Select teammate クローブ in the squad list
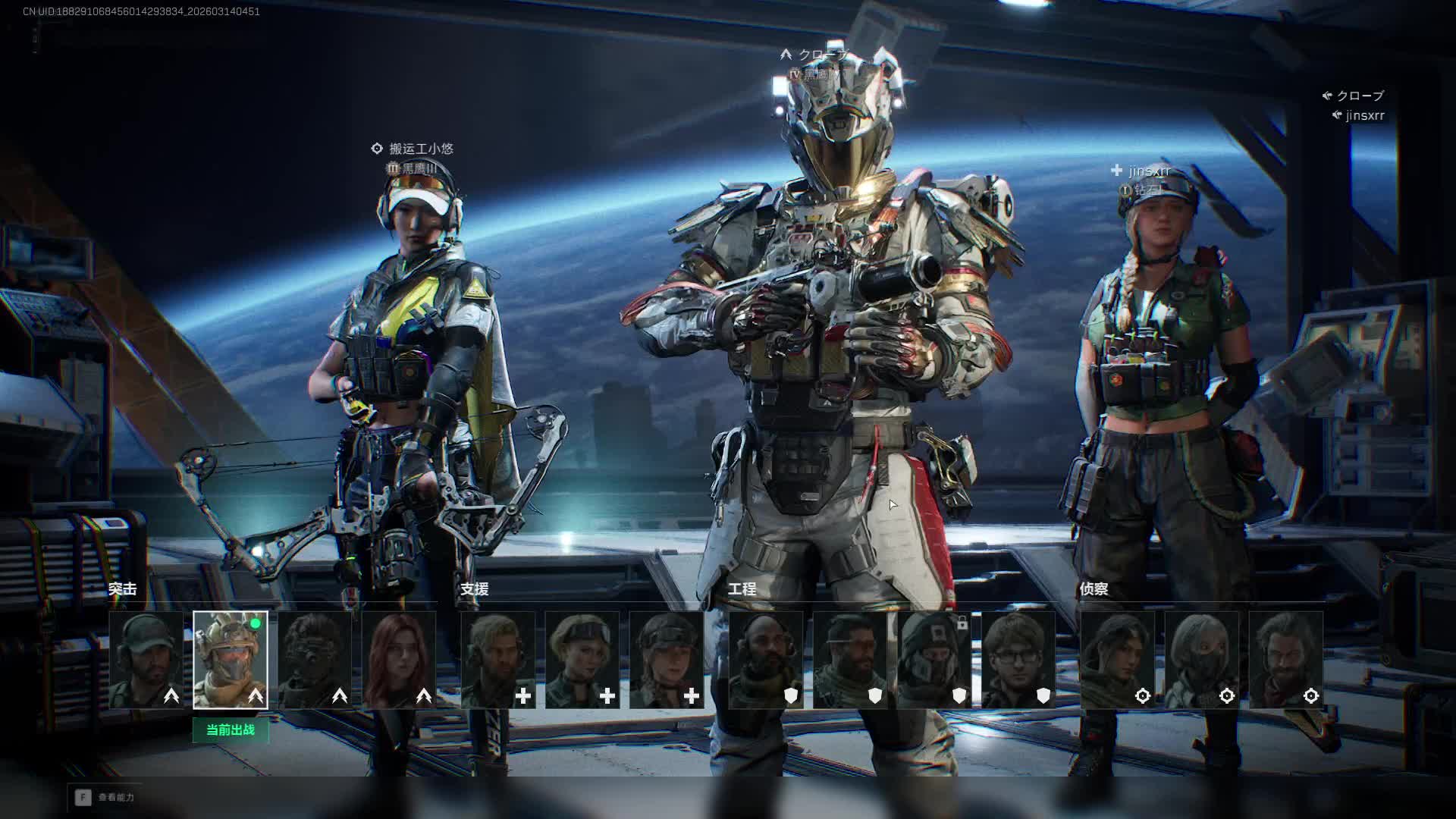This screenshot has height=819, width=1456. 1360,96
